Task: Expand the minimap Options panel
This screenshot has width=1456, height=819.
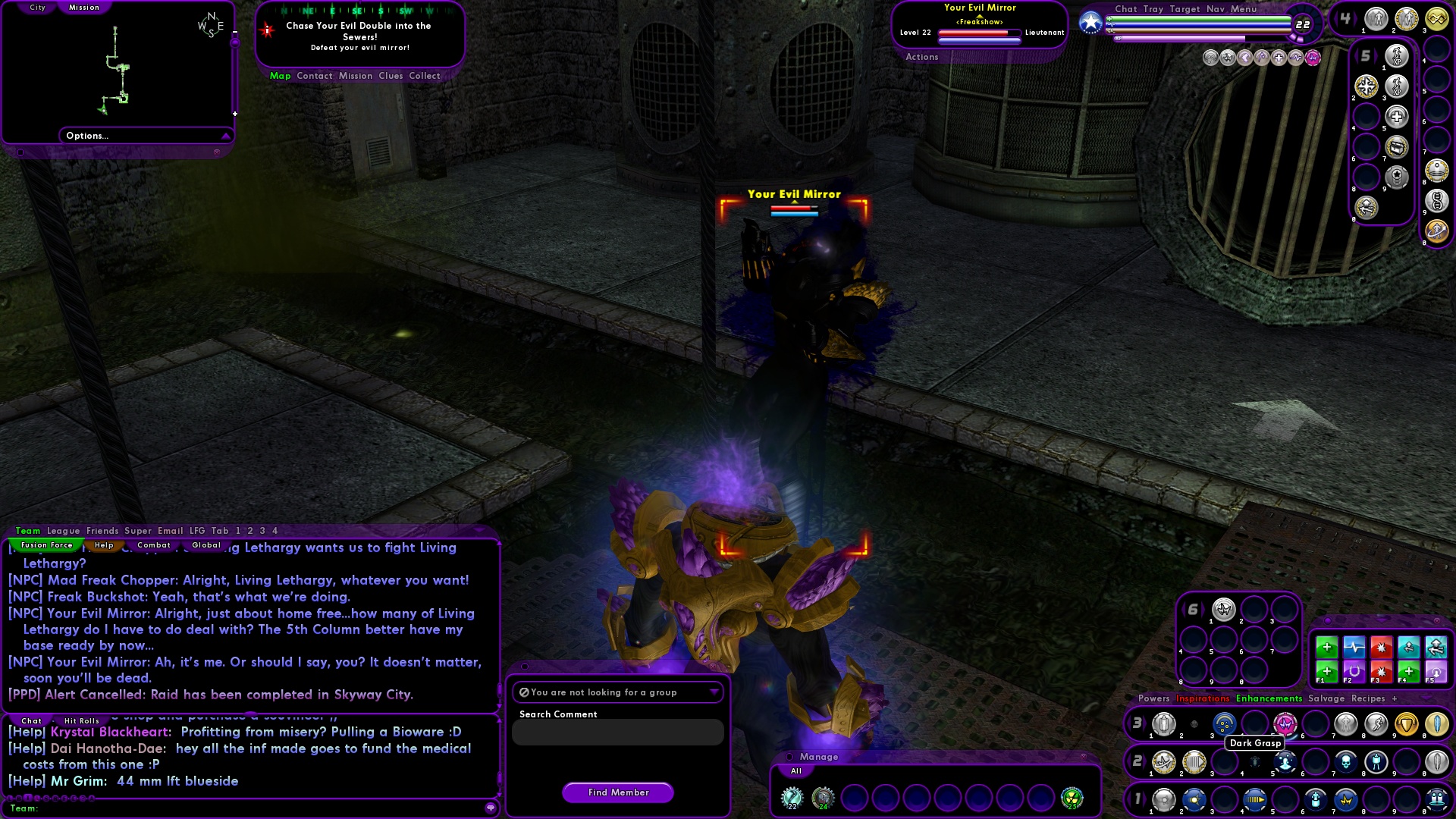Action: point(224,136)
